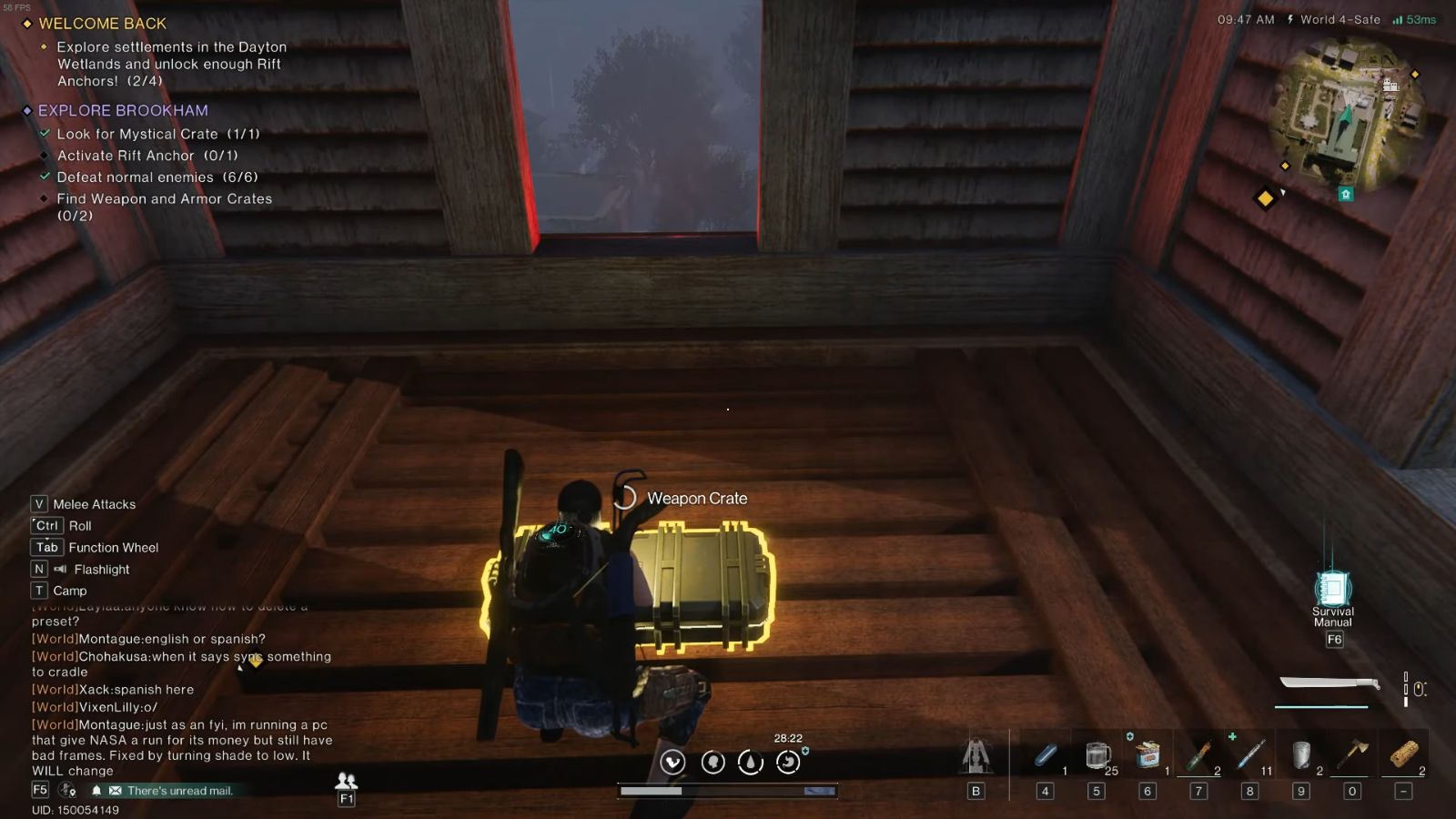Open the backpack character icon

coord(976,755)
